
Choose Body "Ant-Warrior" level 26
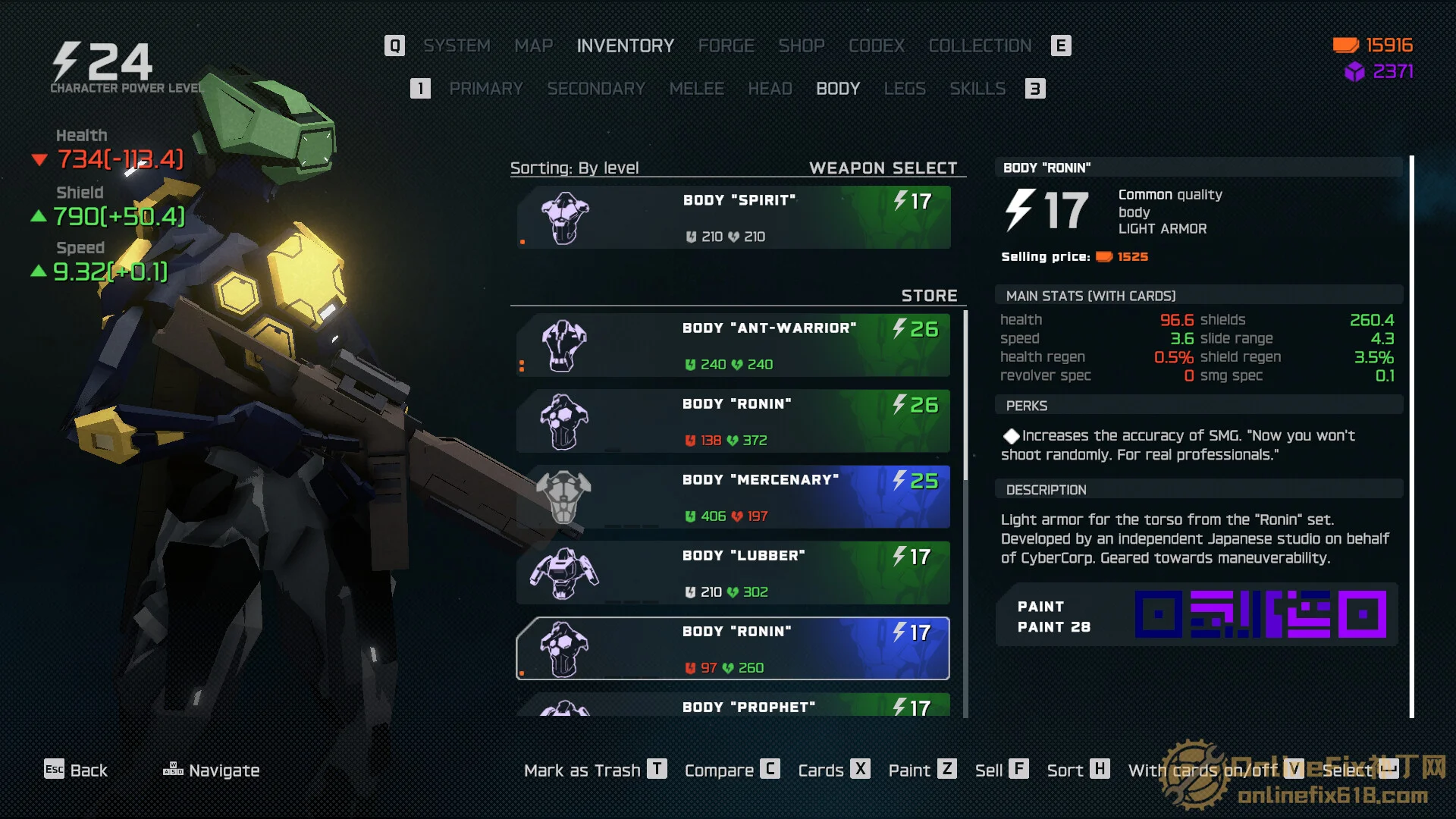[733, 346]
